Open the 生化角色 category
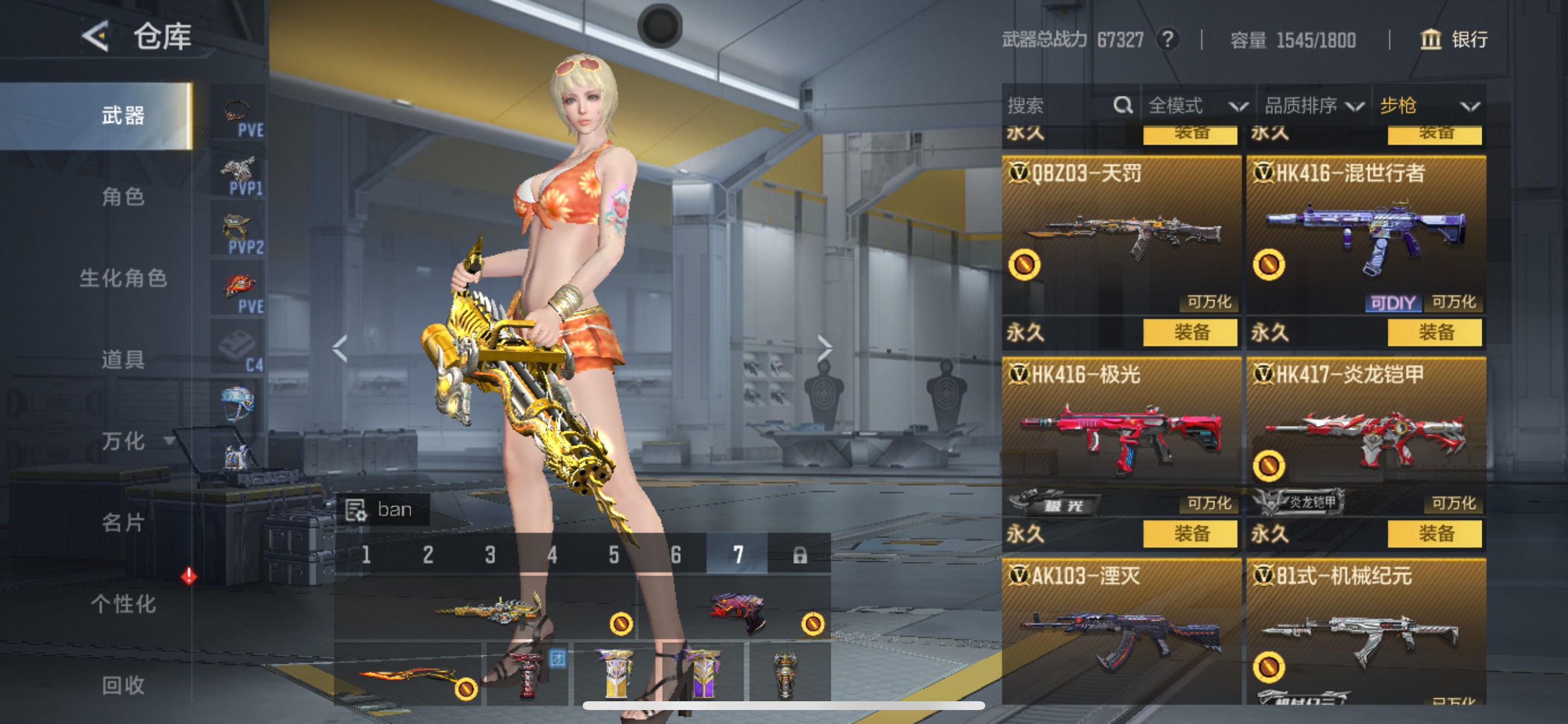This screenshot has width=1568, height=724. click(123, 278)
